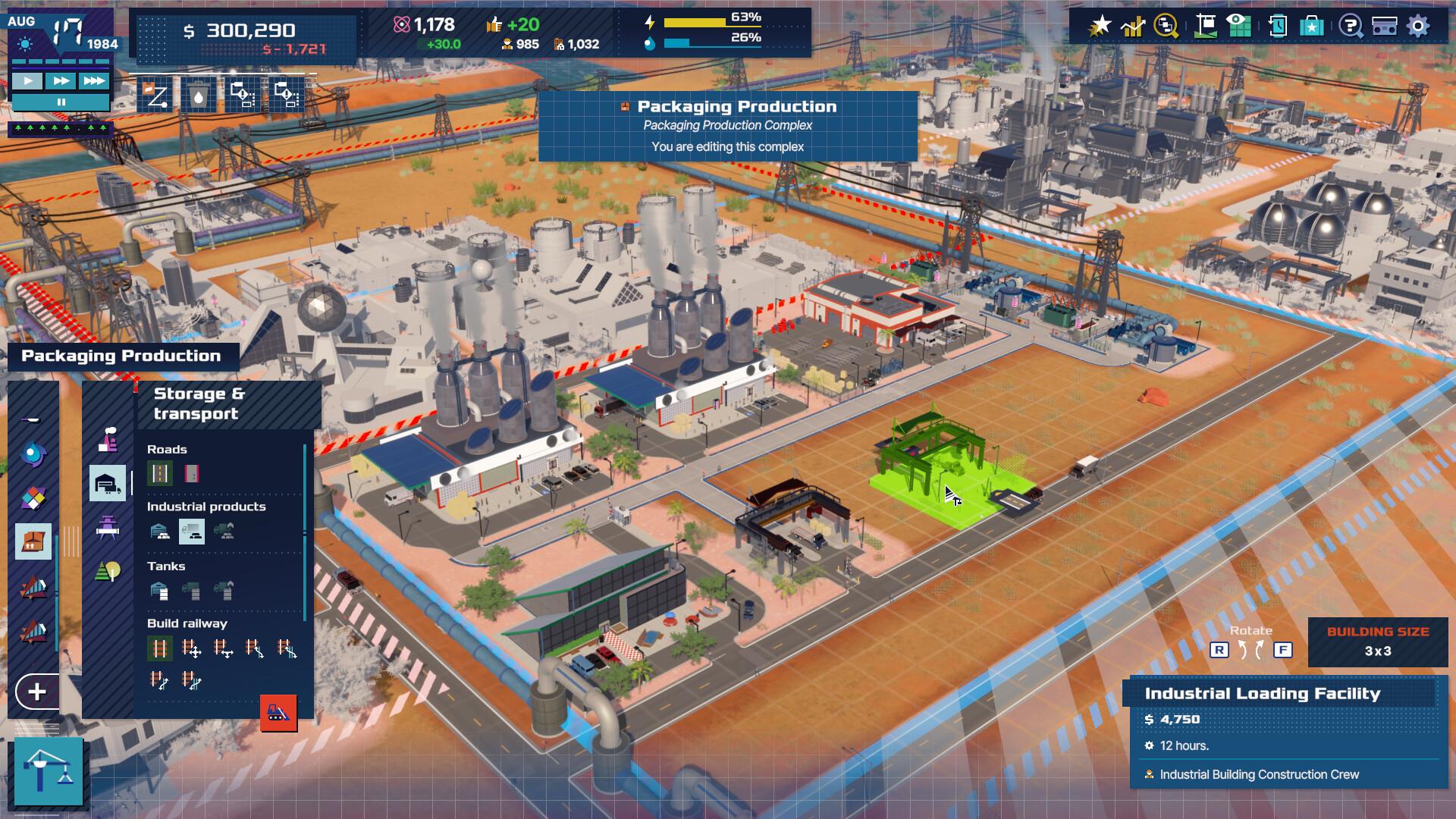The height and width of the screenshot is (819, 1456).
Task: Click the $300,290 money balance display
Action: [243, 30]
